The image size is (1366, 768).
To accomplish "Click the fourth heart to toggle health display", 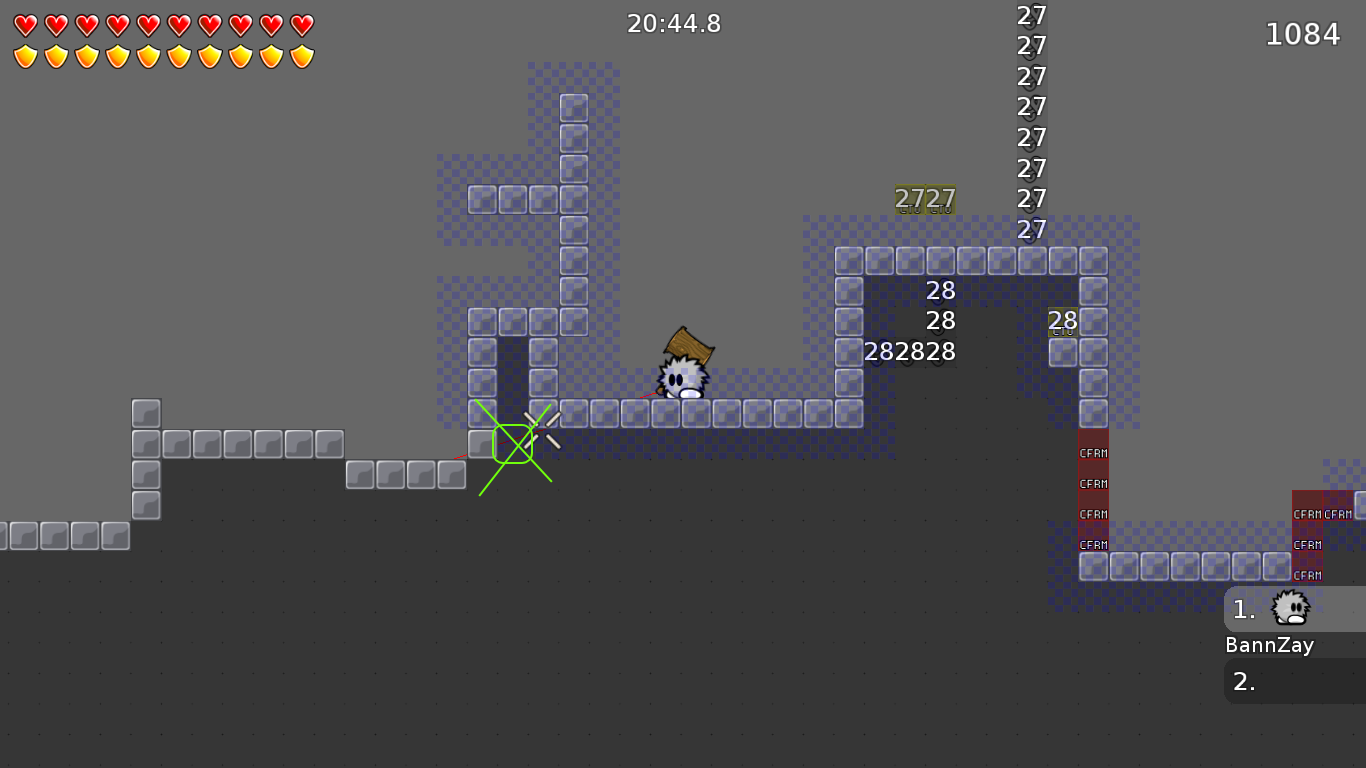I will point(116,24).
